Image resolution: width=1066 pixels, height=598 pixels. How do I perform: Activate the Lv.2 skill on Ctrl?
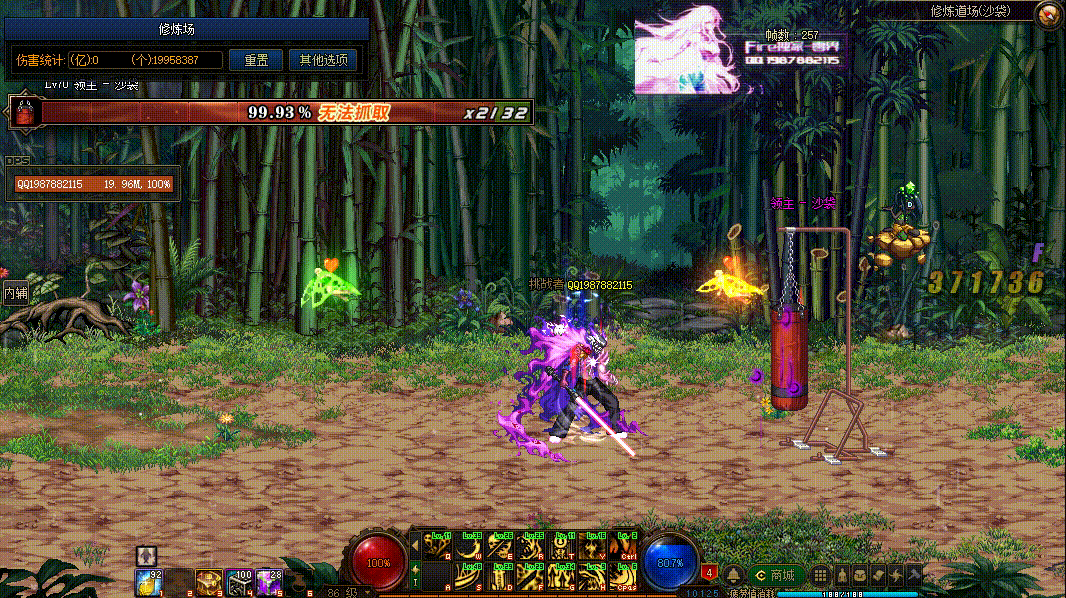624,546
